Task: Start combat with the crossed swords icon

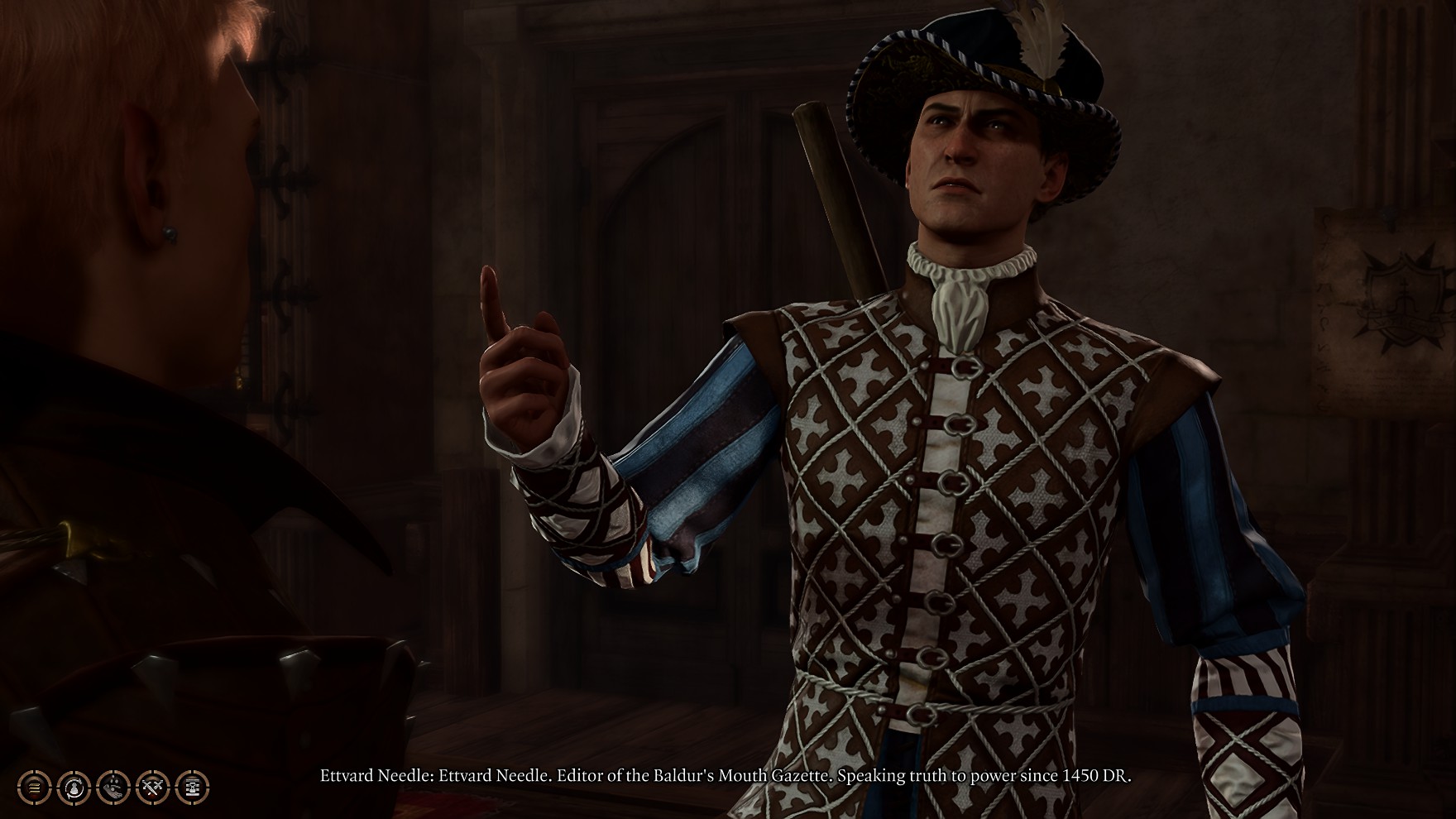Action: point(153,787)
